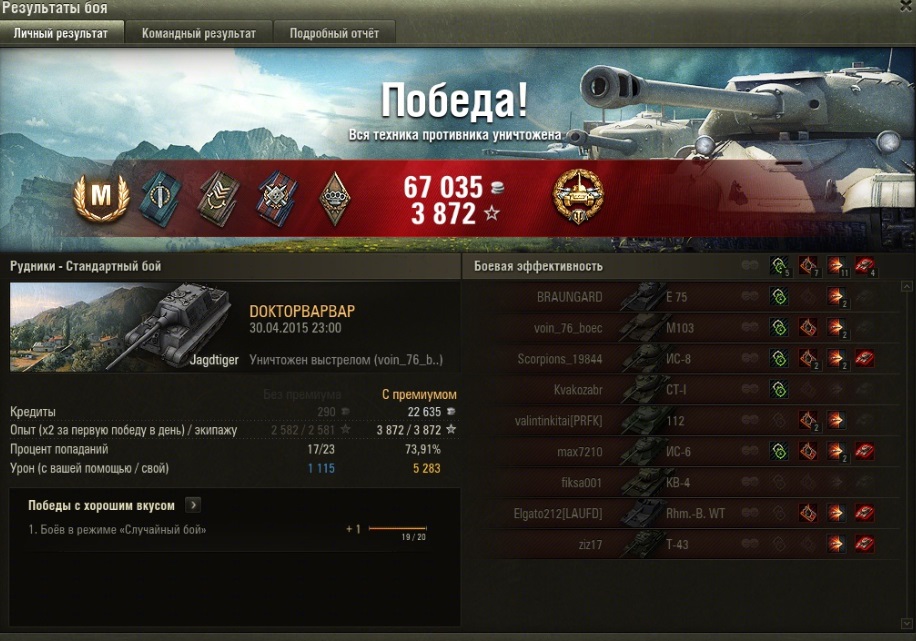Open the Подробный отчёт tab
Viewport: 916px width, 641px height.
pos(334,33)
